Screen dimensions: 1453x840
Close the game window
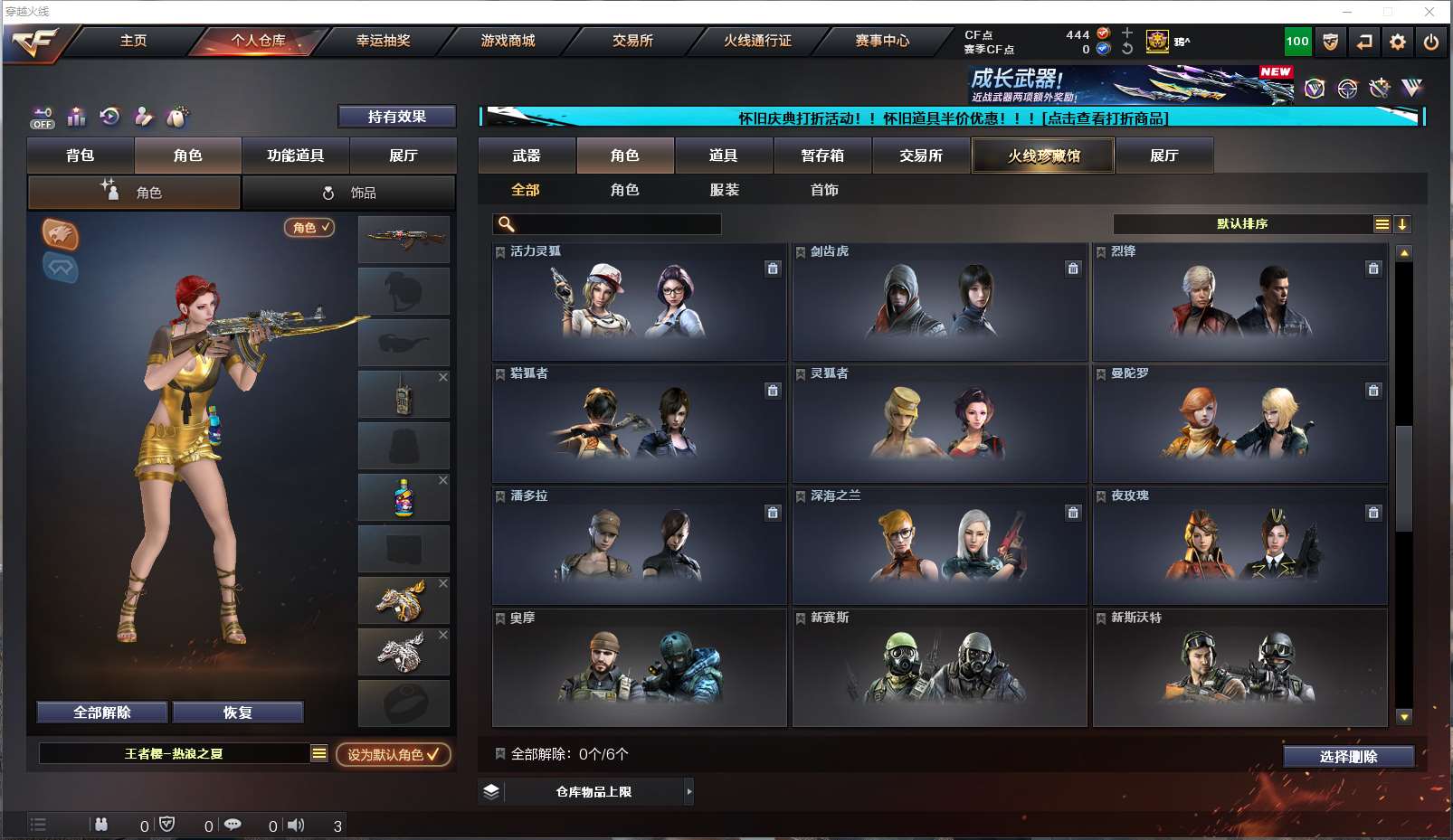click(x=1429, y=12)
